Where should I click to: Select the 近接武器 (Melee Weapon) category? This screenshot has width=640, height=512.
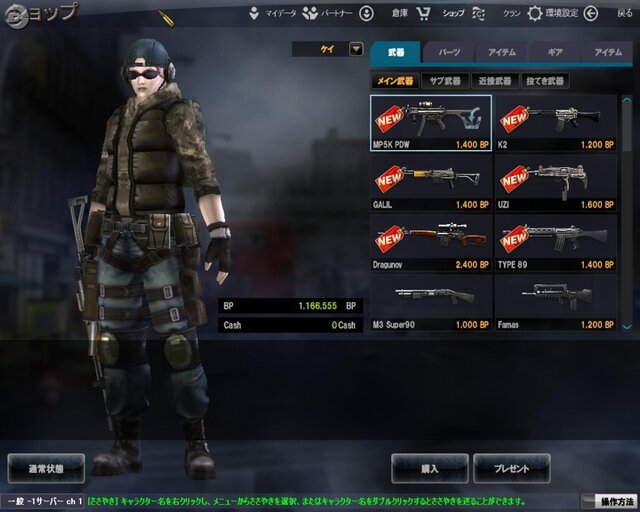492,80
